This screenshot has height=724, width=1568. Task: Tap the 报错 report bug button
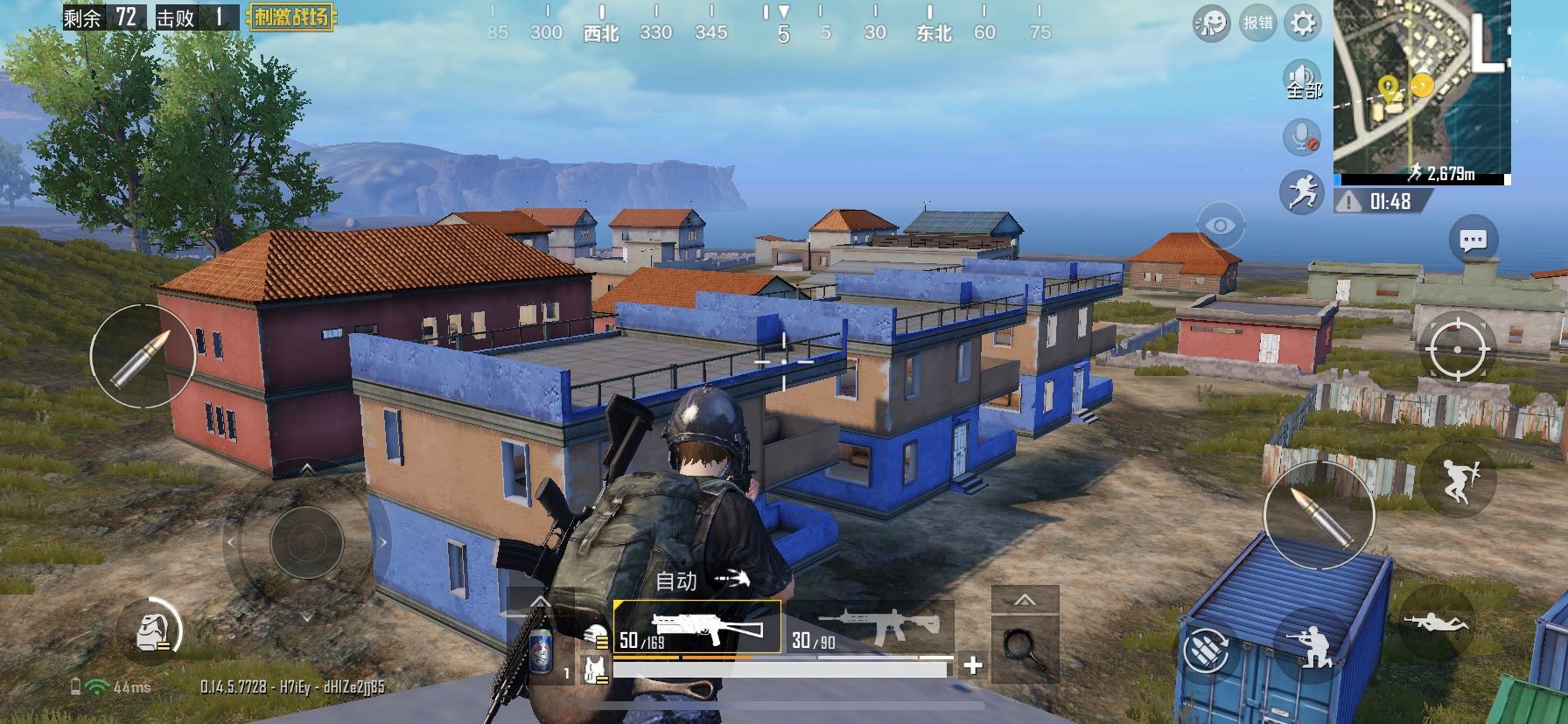(x=1258, y=23)
